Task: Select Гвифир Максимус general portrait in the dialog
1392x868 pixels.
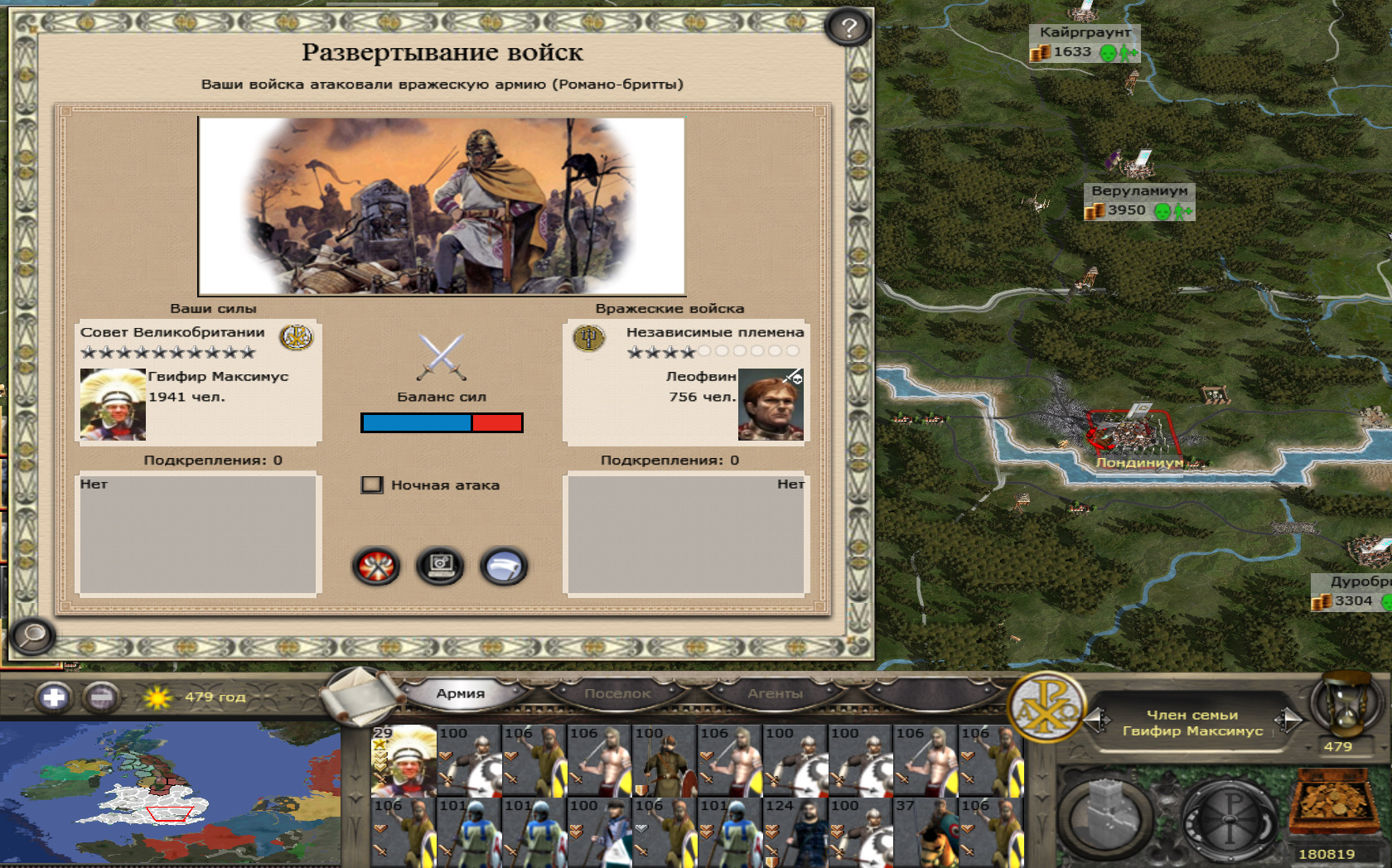Action: [113, 404]
